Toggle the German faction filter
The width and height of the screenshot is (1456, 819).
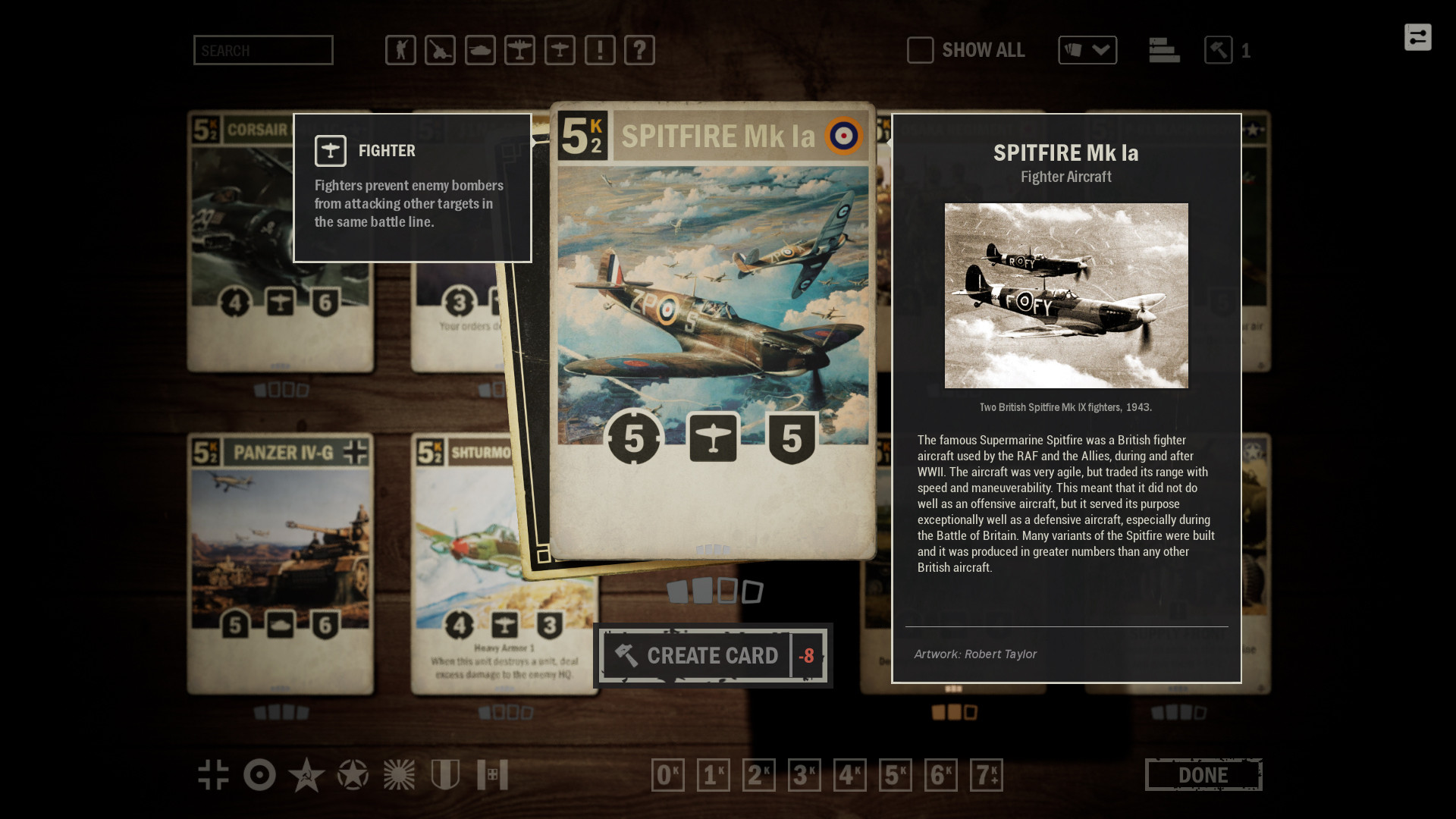(x=214, y=775)
